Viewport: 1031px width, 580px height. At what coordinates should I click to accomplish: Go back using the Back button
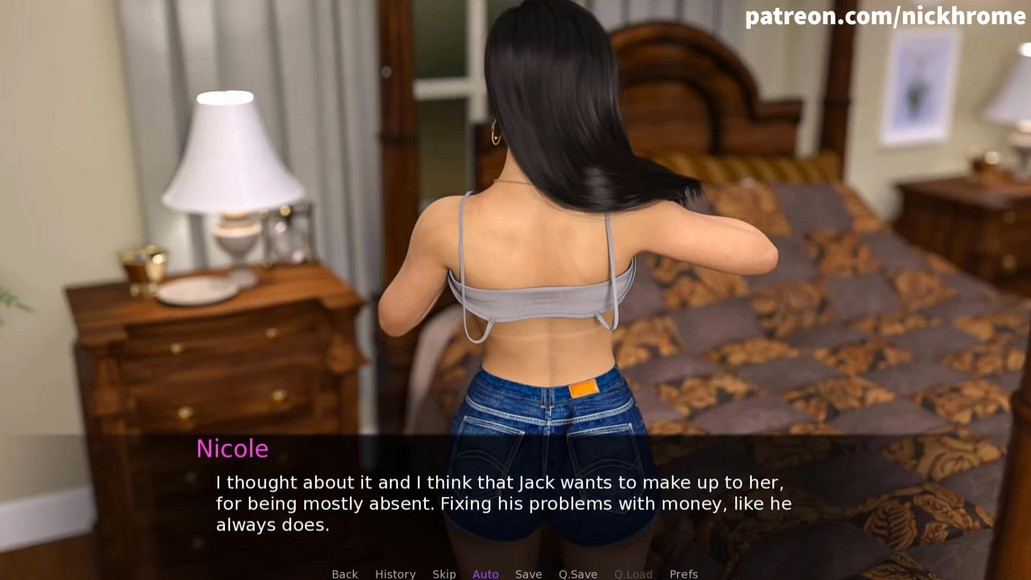[x=344, y=574]
